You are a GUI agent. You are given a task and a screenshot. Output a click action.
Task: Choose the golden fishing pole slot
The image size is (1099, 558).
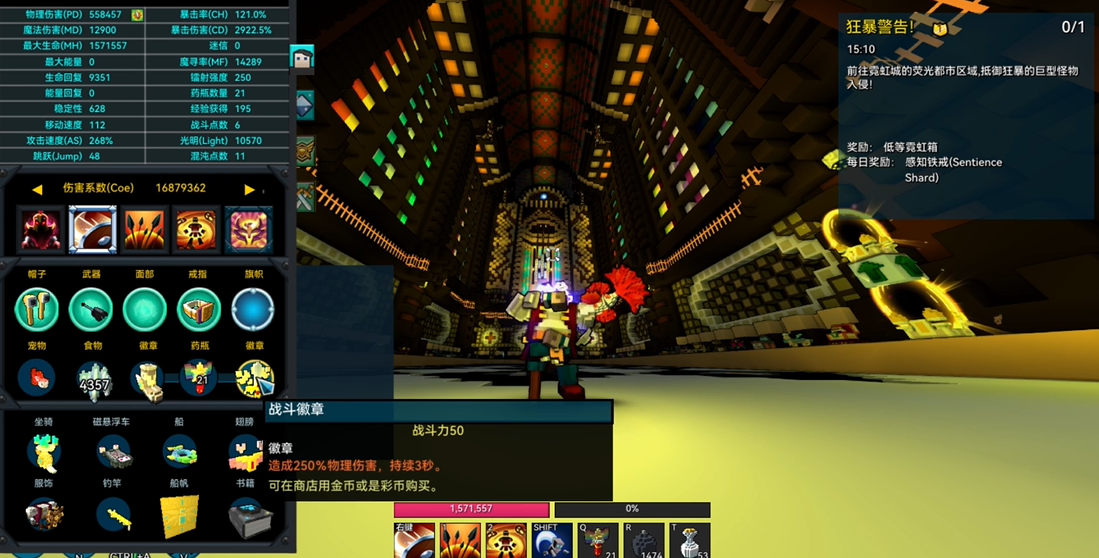pos(113,515)
